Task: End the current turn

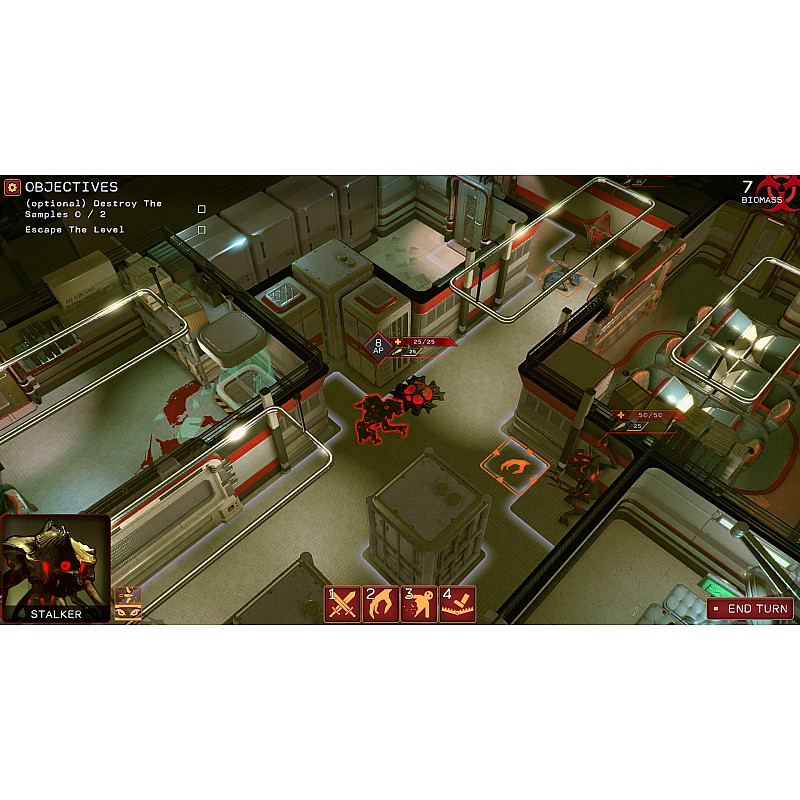Action: pos(751,608)
